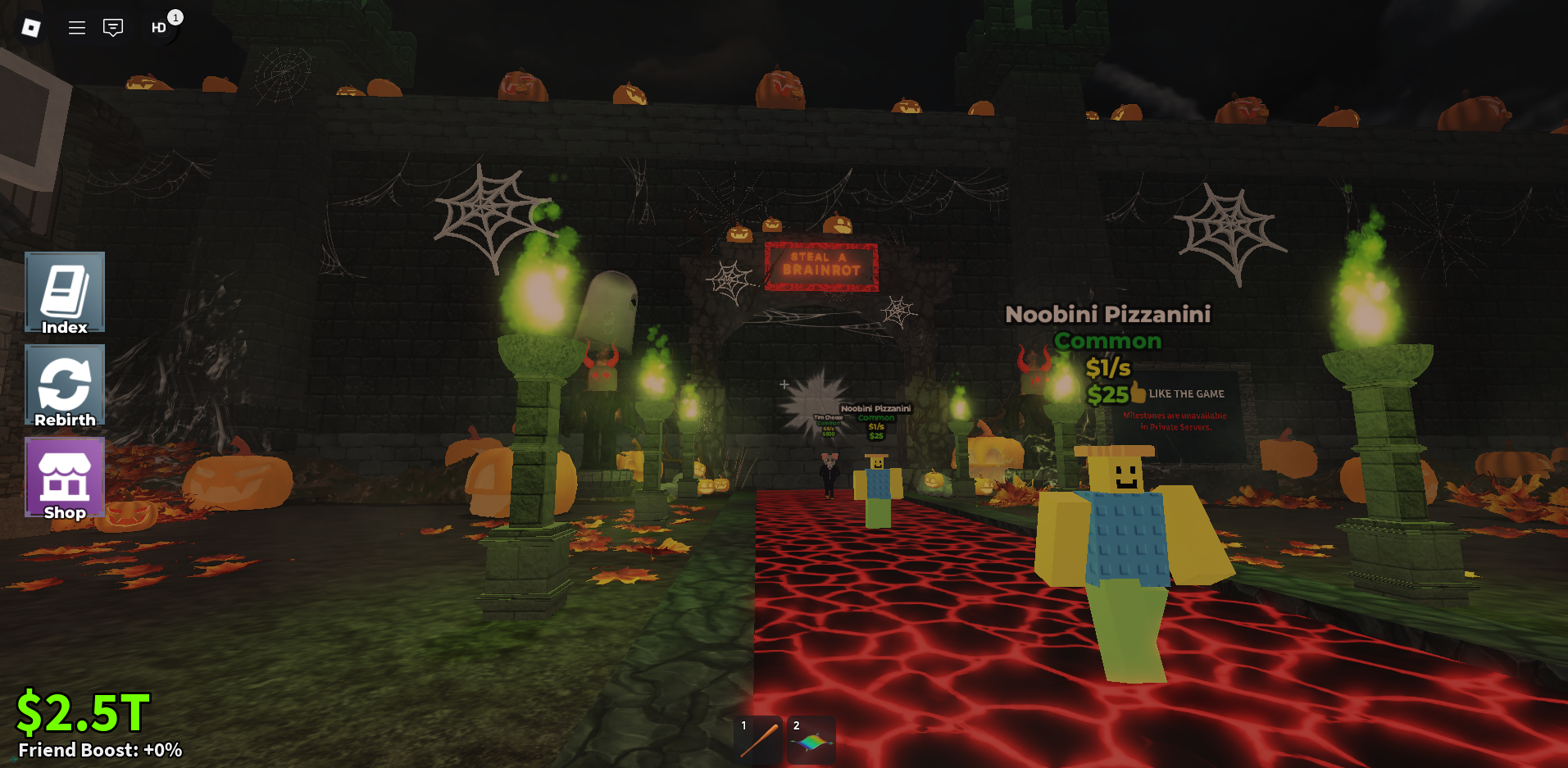
Task: Click the Rebirth icon
Action: pos(65,384)
